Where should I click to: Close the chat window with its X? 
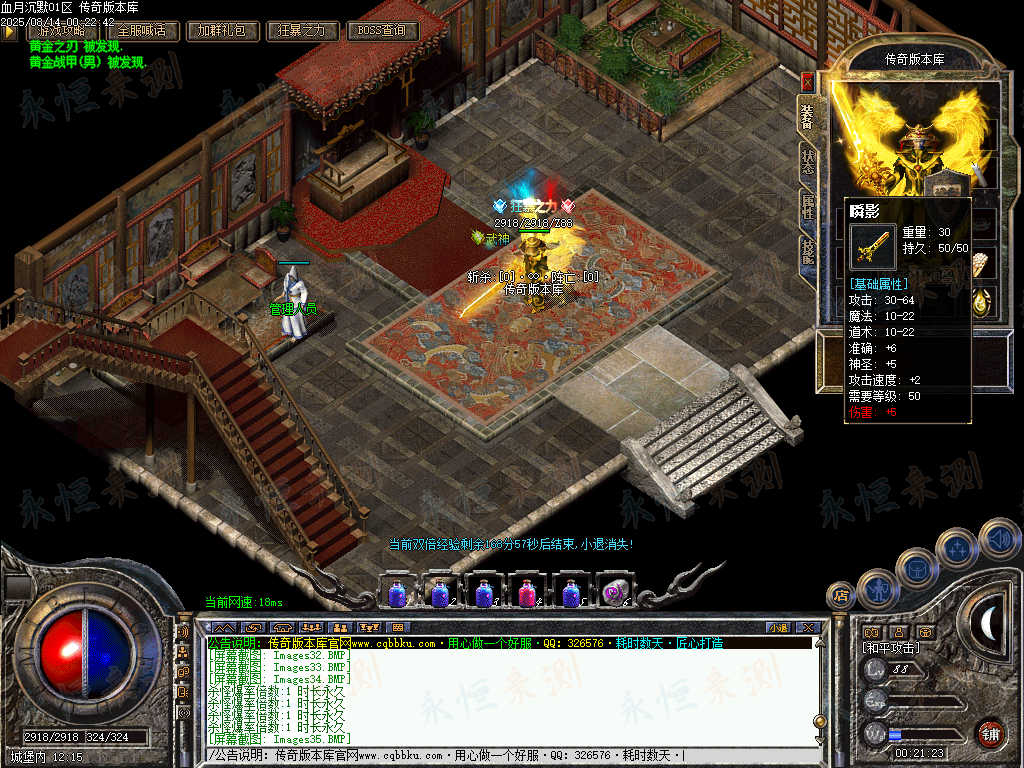[807, 627]
